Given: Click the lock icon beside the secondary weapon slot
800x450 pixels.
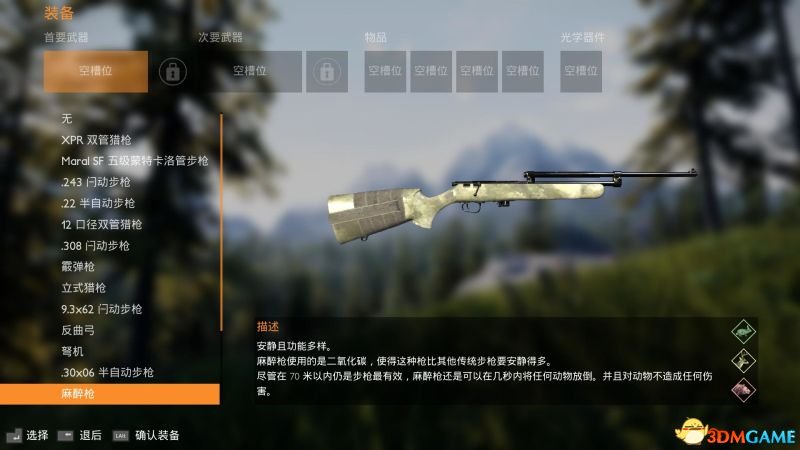Looking at the screenshot, I should click(x=326, y=71).
